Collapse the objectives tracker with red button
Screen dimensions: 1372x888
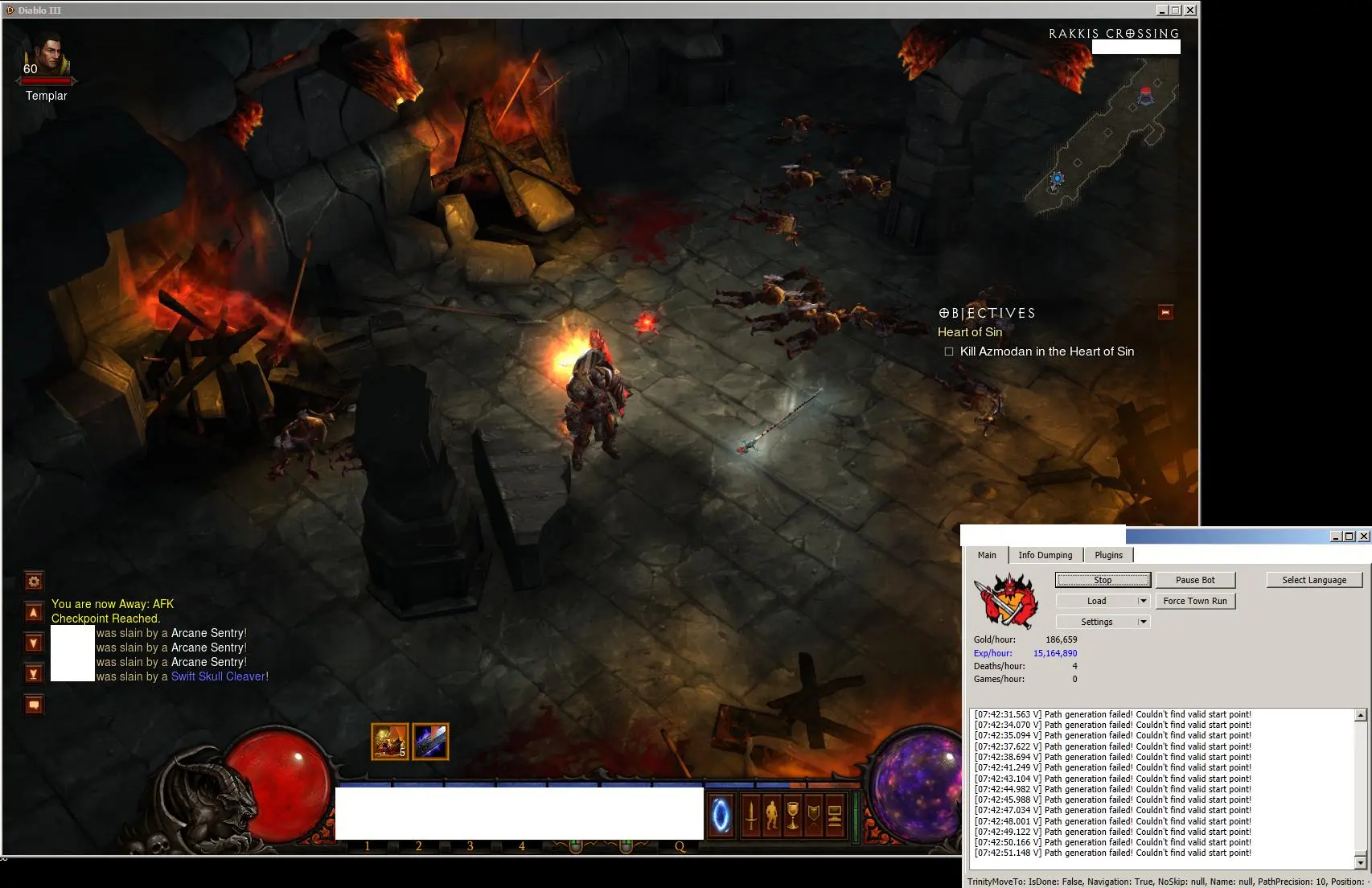tap(1165, 312)
